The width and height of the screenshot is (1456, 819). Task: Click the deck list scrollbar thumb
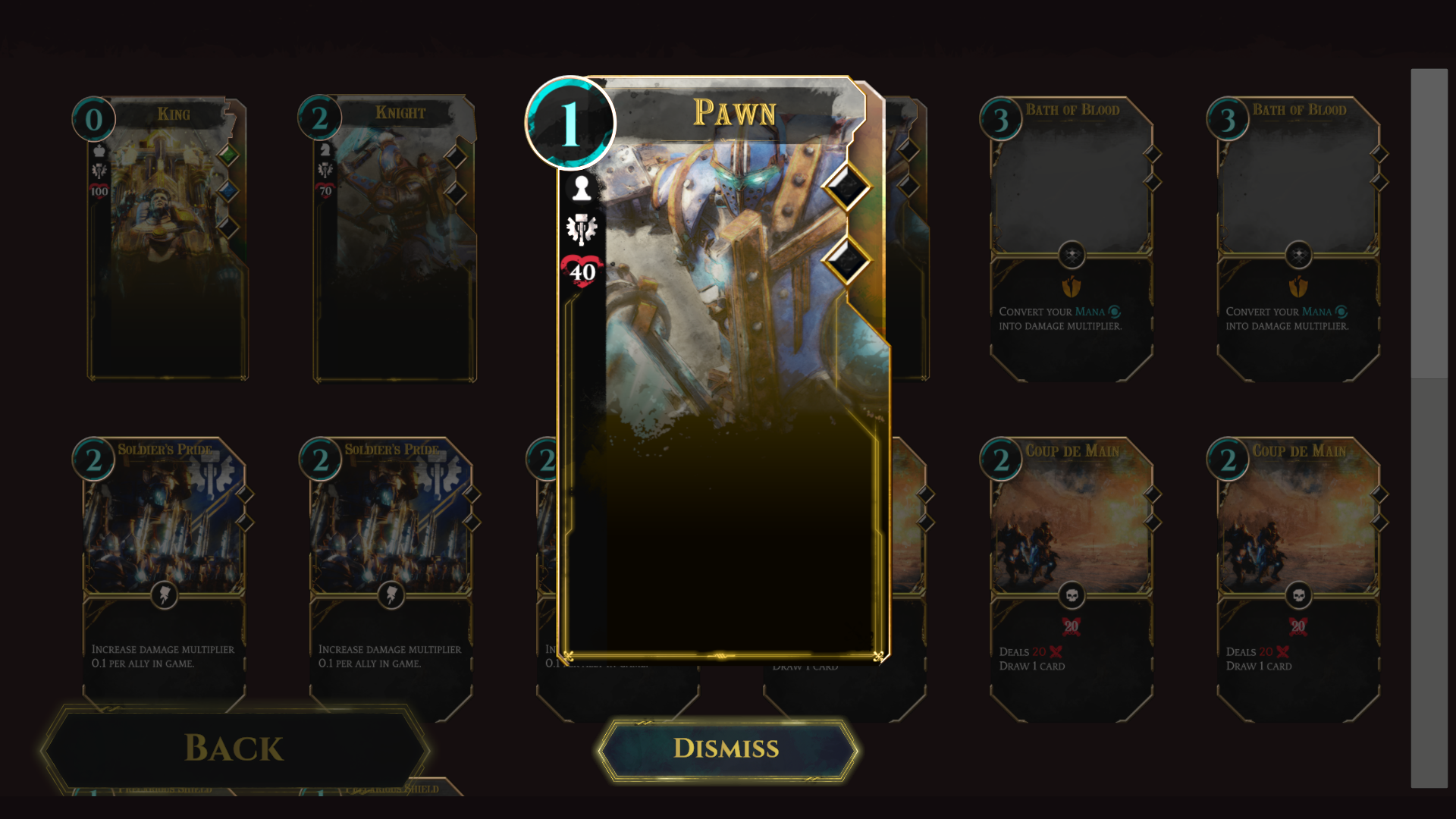coord(1429,224)
